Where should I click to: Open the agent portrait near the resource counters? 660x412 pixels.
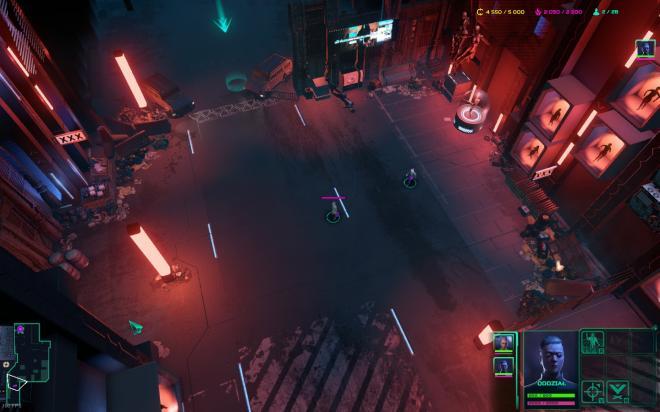pyautogui.click(x=644, y=47)
